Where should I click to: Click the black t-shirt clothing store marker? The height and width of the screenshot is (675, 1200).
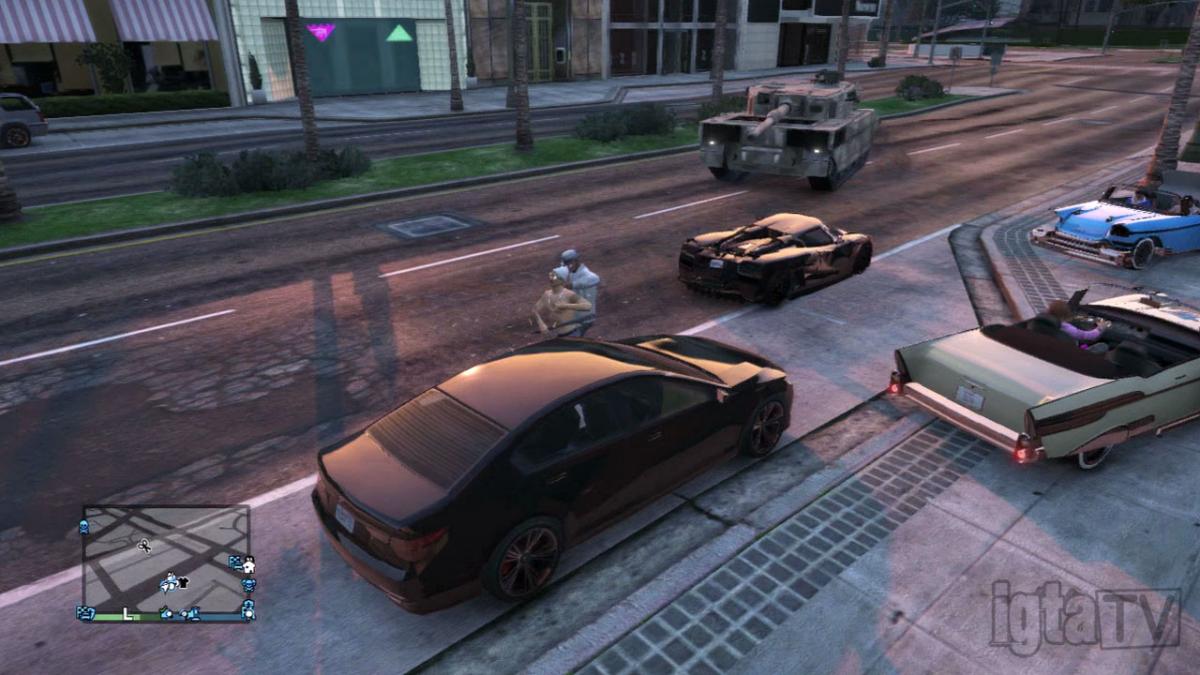(183, 582)
